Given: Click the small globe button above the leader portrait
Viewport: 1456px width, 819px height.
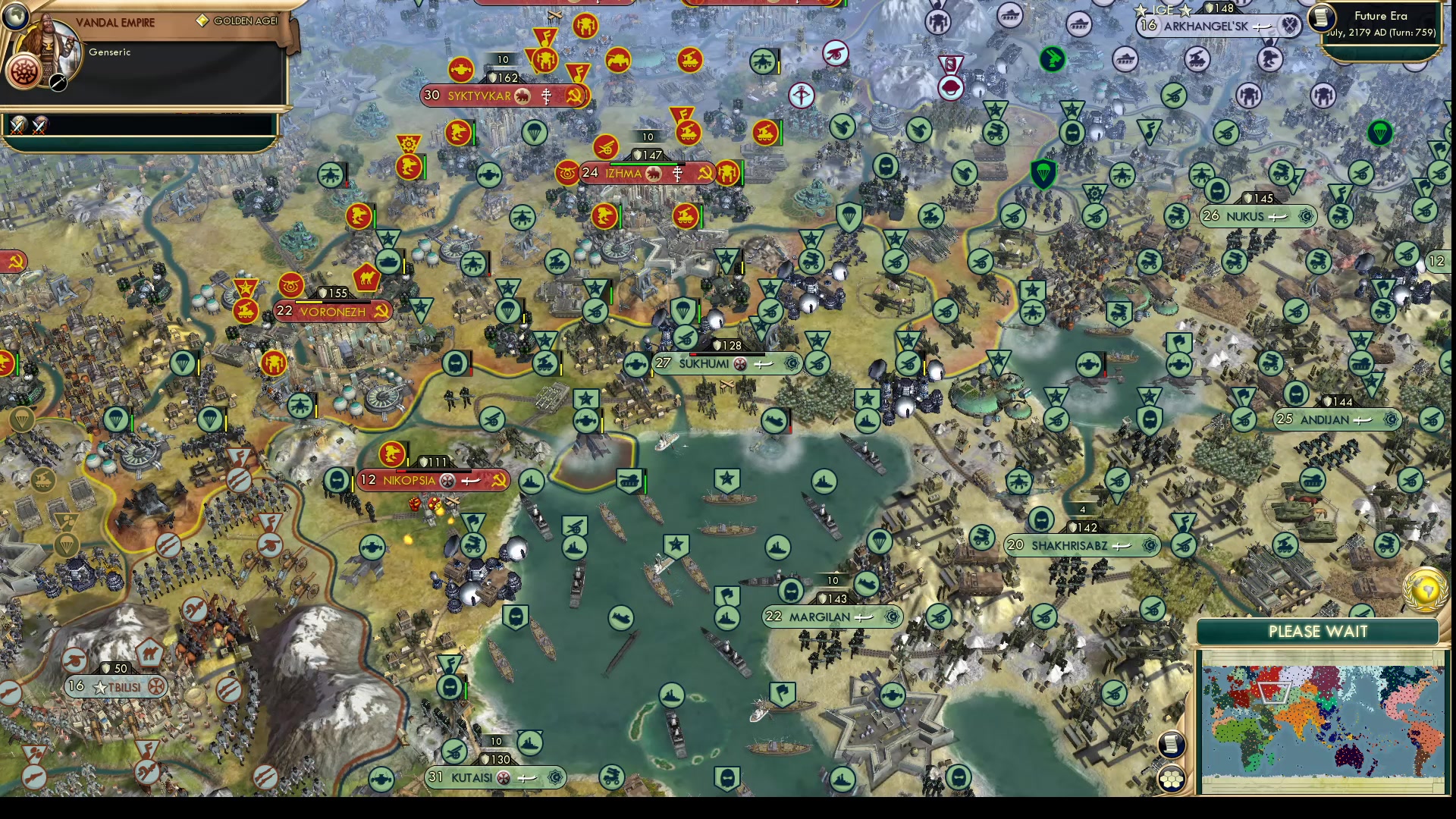Looking at the screenshot, I should (x=16, y=17).
